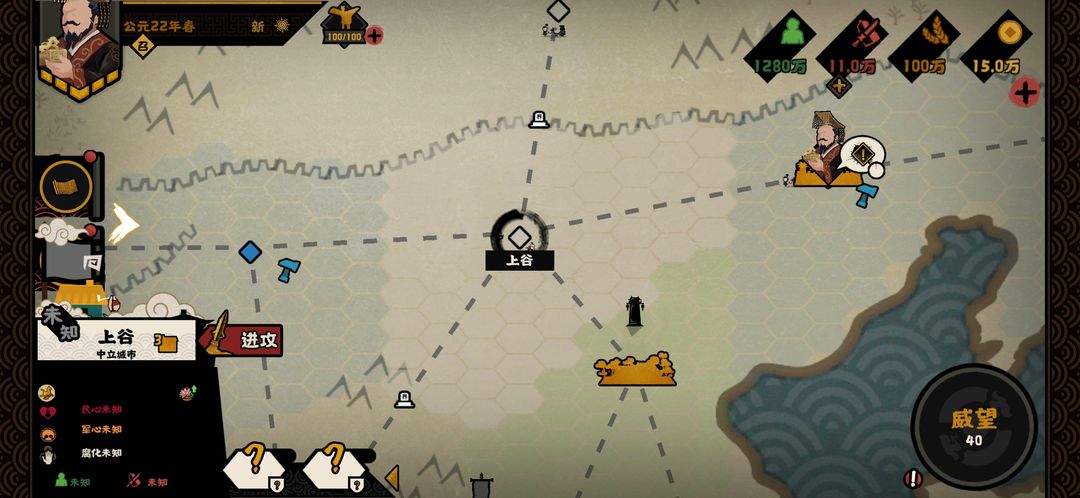Image resolution: width=1080 pixels, height=498 pixels.
Task: Expand panel with the white chevron arrow
Action: [x=124, y=224]
